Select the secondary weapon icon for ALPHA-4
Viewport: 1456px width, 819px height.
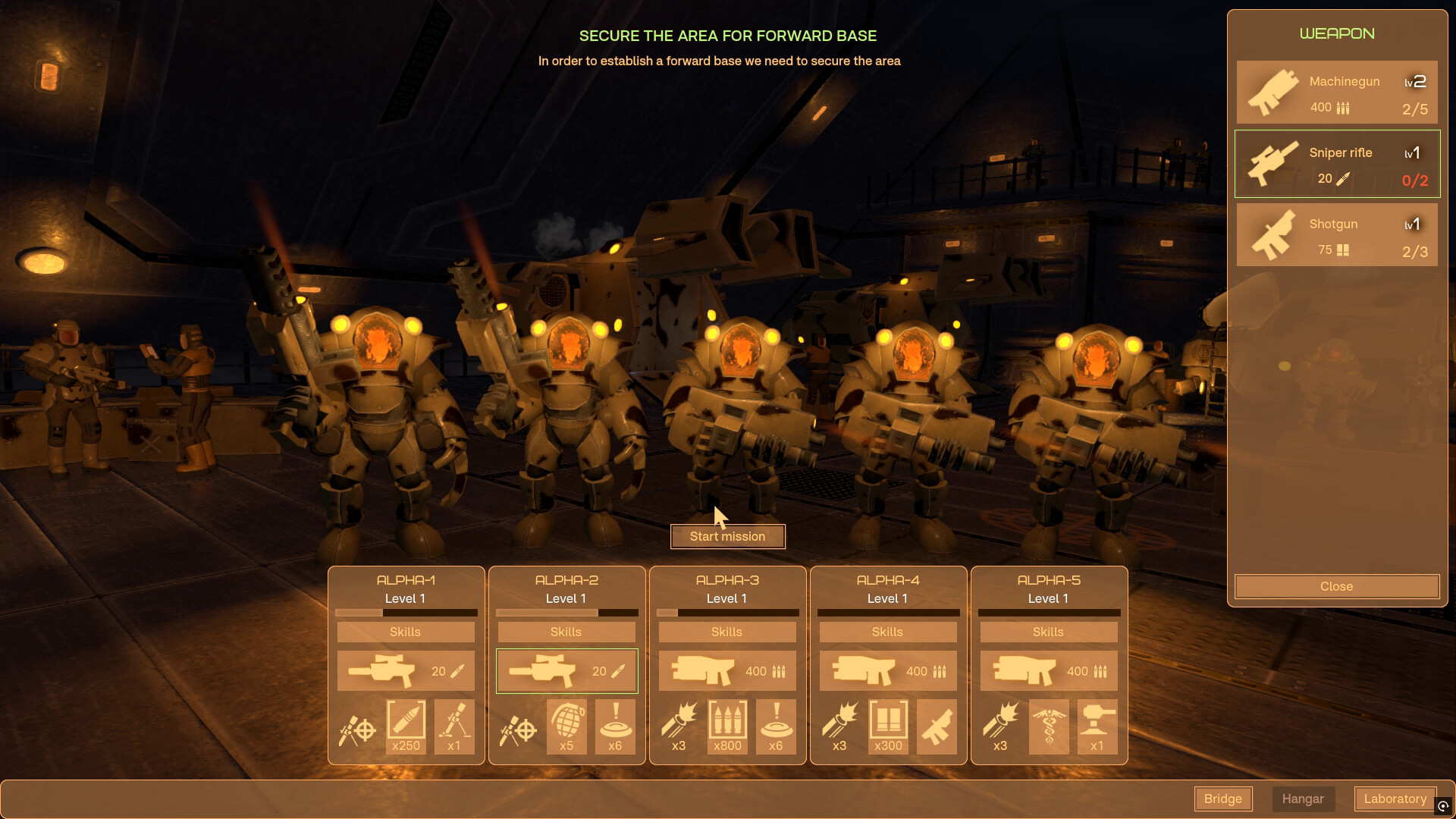tap(937, 726)
